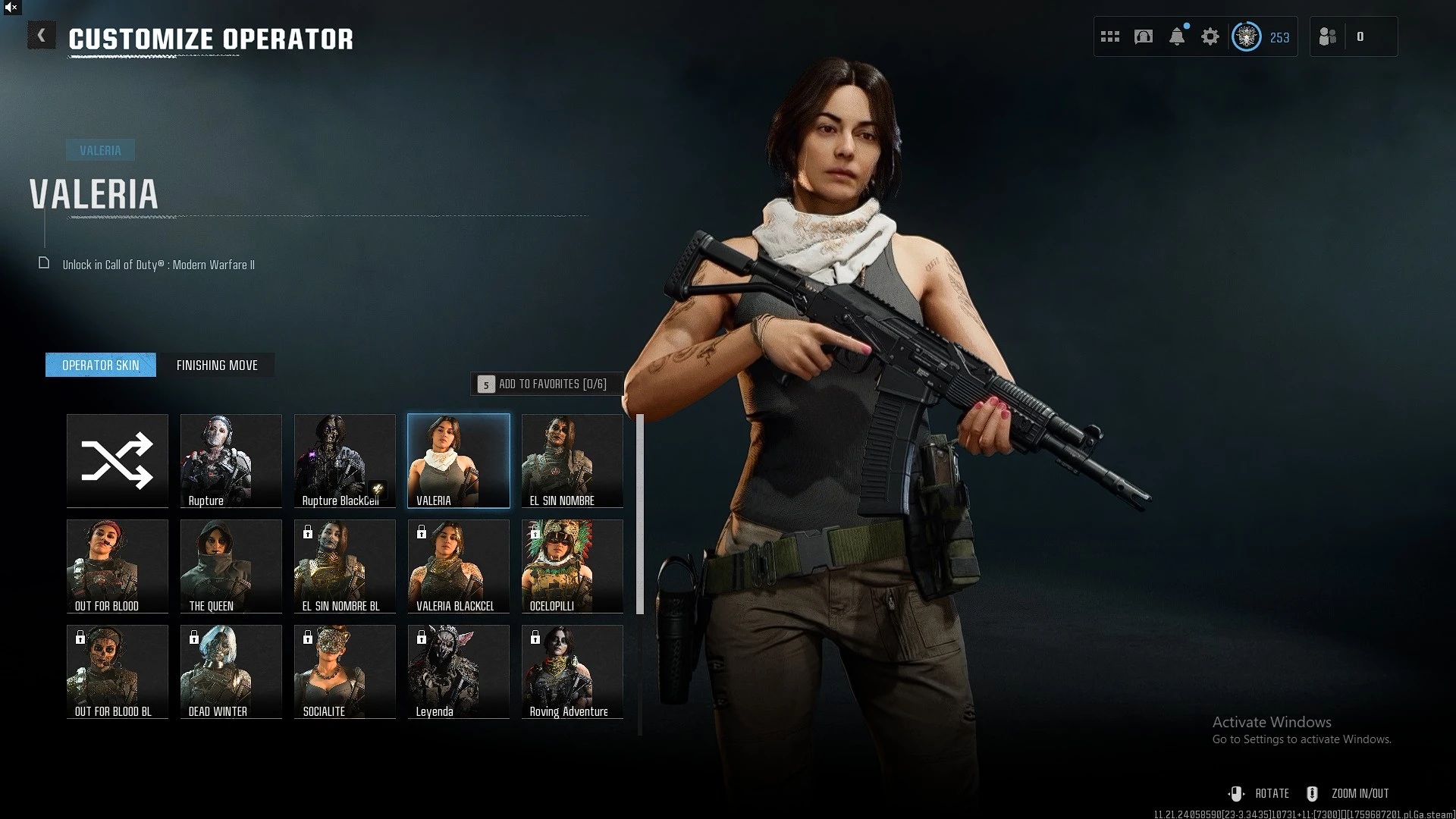Select the Rupture operator skin
1456x819 pixels.
(x=231, y=460)
